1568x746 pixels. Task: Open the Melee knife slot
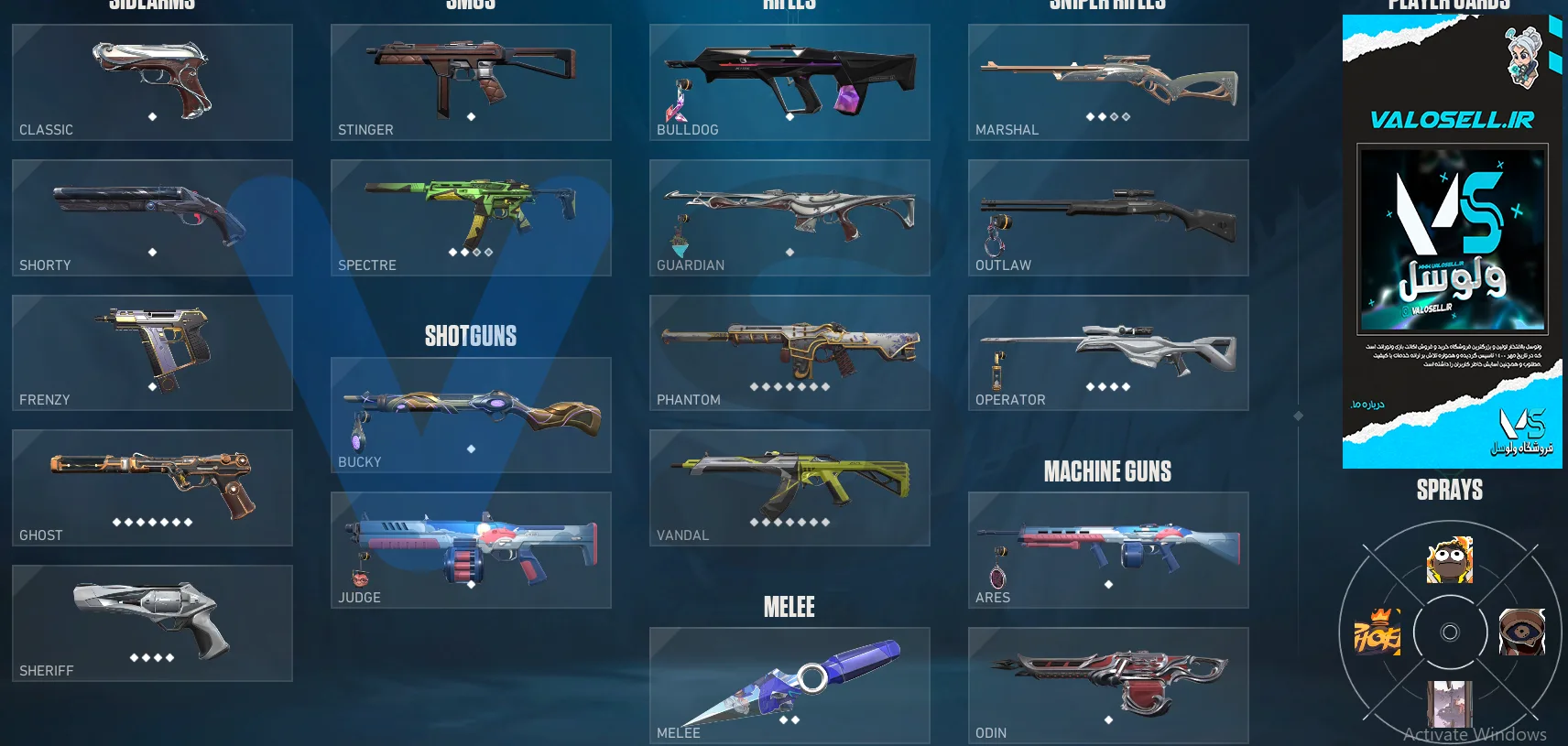(789, 686)
